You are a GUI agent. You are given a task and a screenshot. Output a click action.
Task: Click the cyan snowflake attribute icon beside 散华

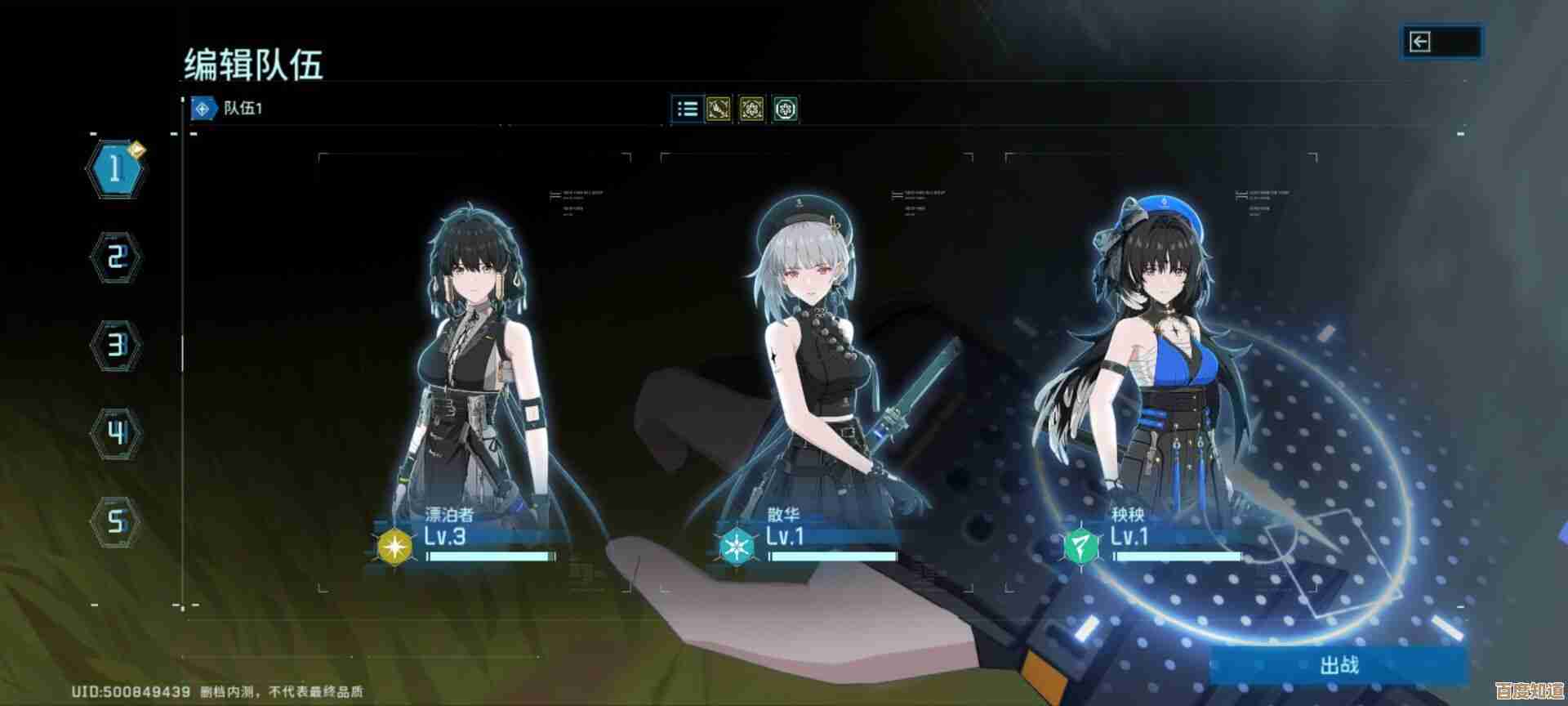(x=738, y=547)
